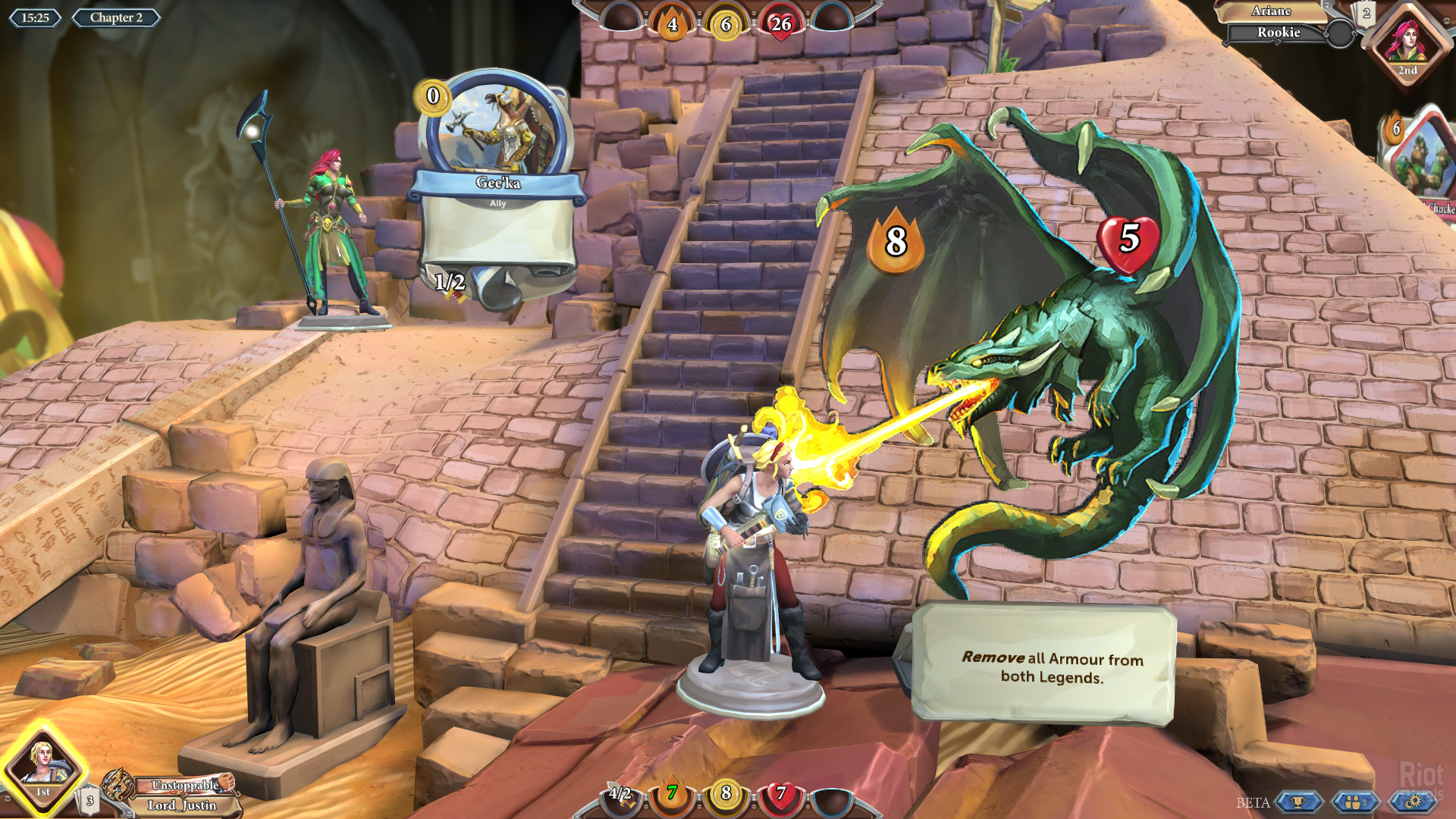This screenshot has width=1456, height=819.
Task: Select the Gee'ka ally card
Action: point(497,190)
